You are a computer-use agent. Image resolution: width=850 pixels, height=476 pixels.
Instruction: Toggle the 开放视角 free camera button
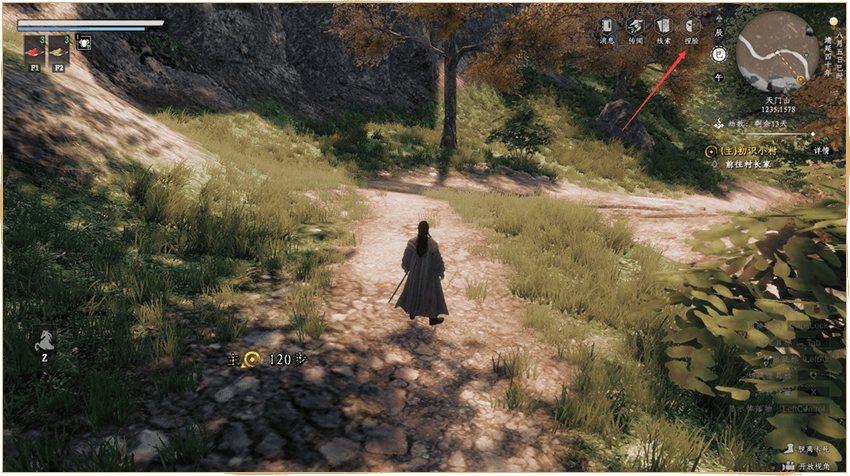pos(804,466)
